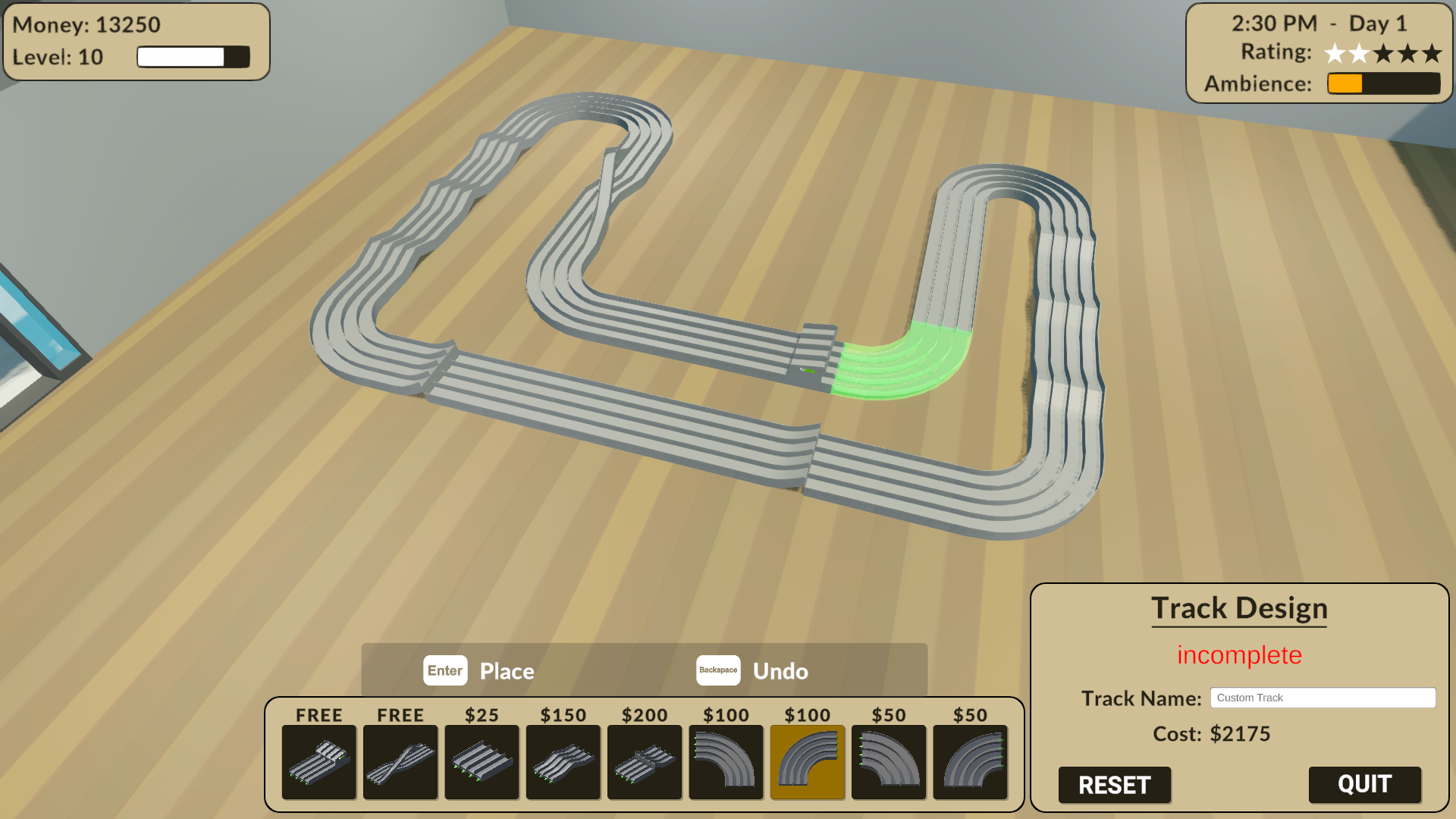Viewport: 1456px width, 819px height.
Task: Click the Backspace key badge beside Undo
Action: click(718, 670)
